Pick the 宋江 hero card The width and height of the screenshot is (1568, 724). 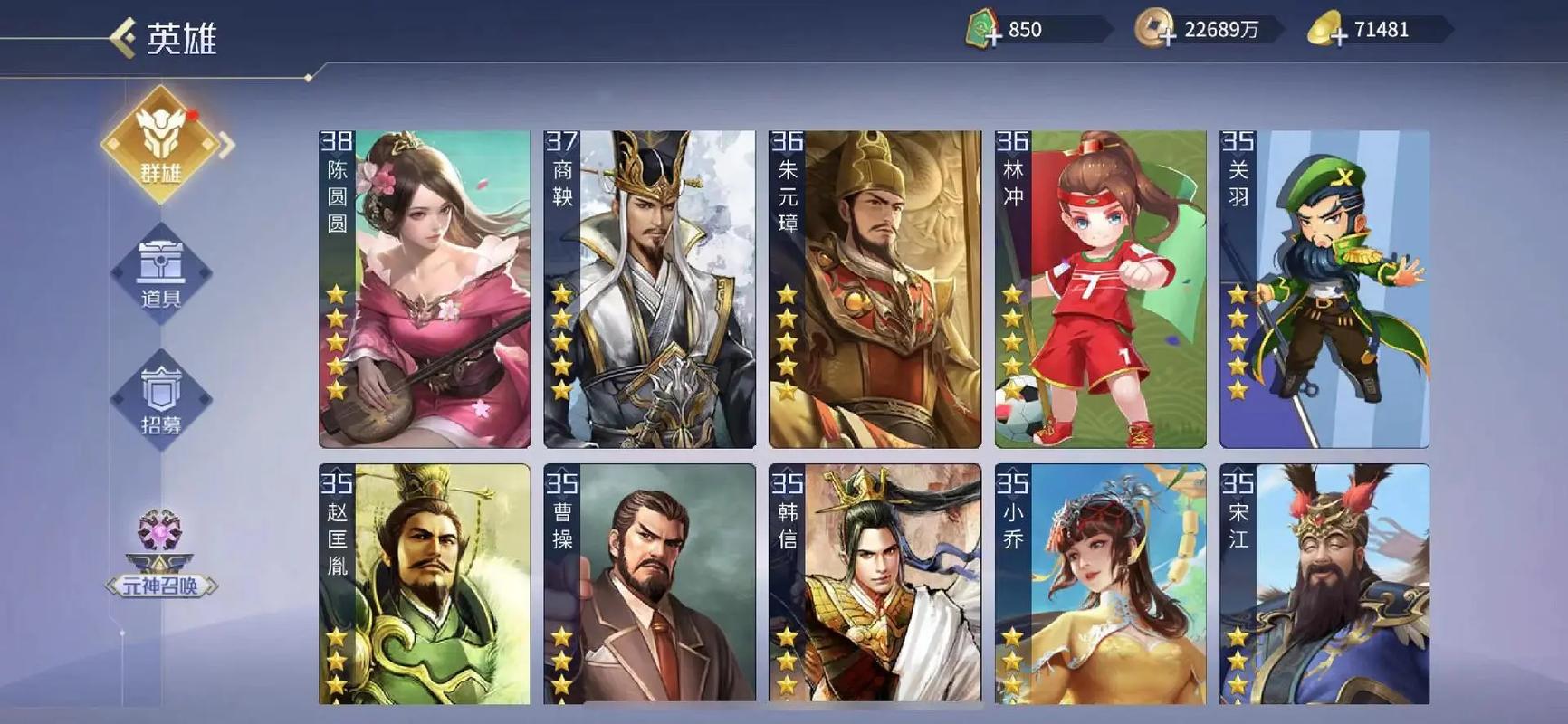(1324, 584)
